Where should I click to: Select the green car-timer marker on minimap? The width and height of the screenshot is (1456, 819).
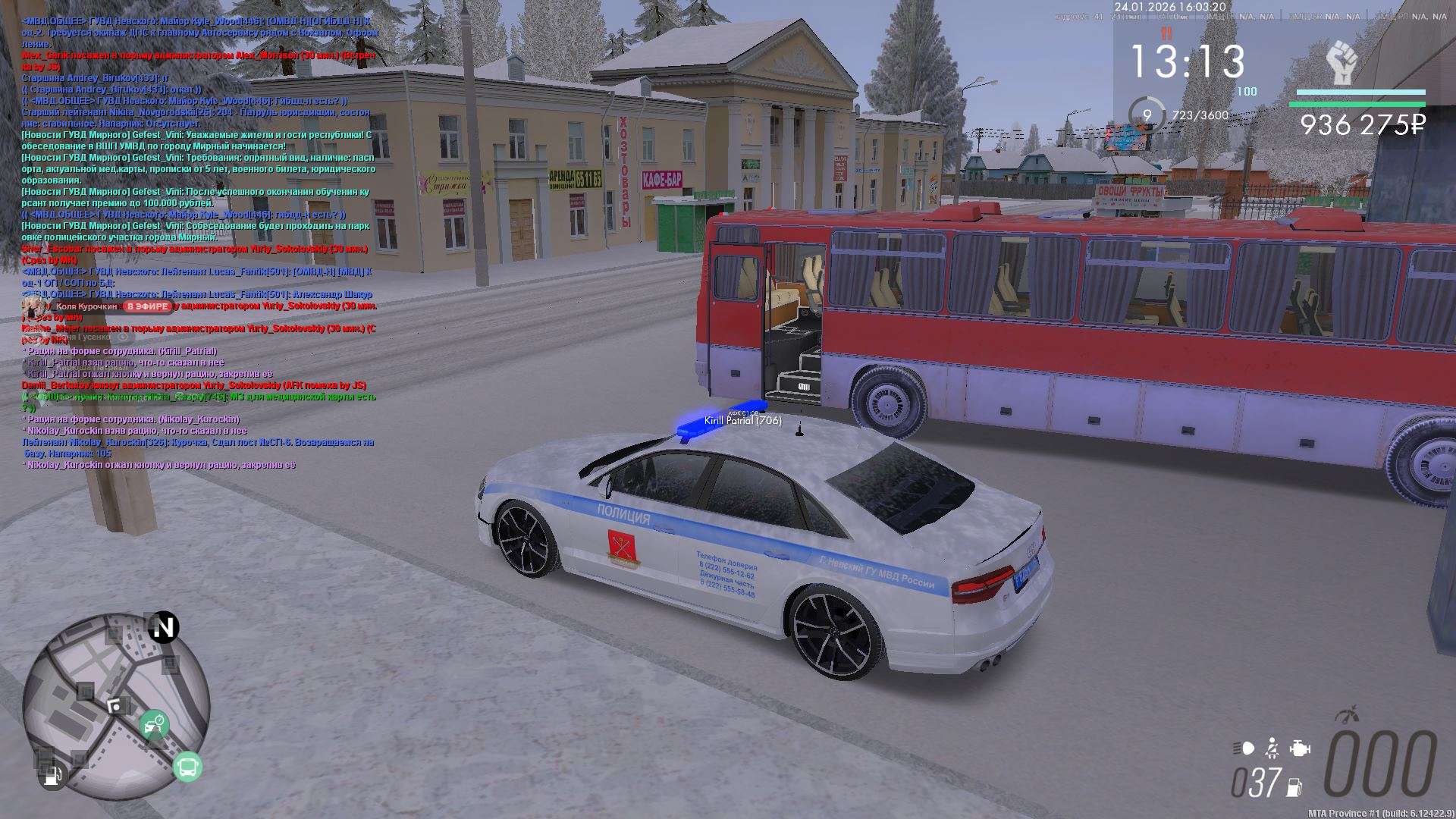click(x=154, y=724)
